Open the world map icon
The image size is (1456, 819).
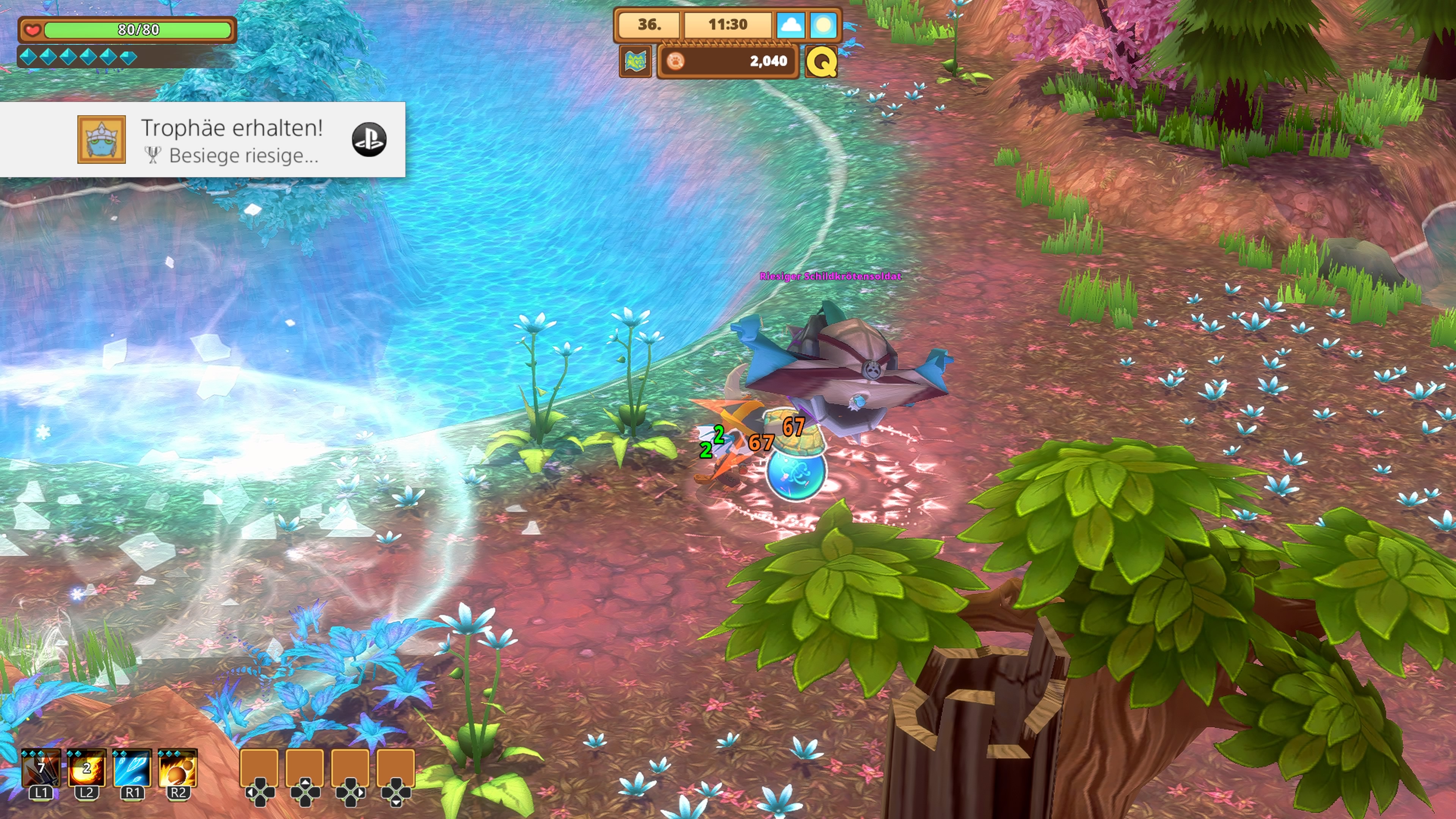click(x=635, y=61)
